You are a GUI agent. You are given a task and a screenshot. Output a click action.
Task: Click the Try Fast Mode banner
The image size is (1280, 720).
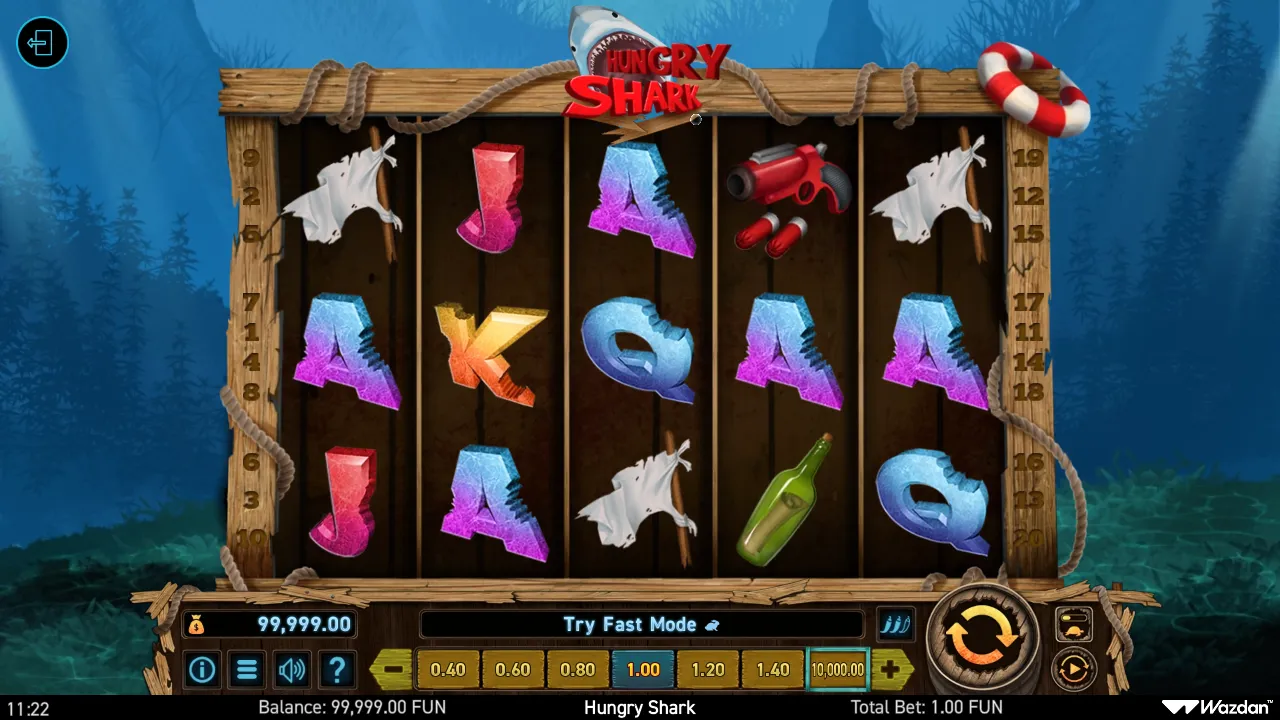click(x=641, y=624)
